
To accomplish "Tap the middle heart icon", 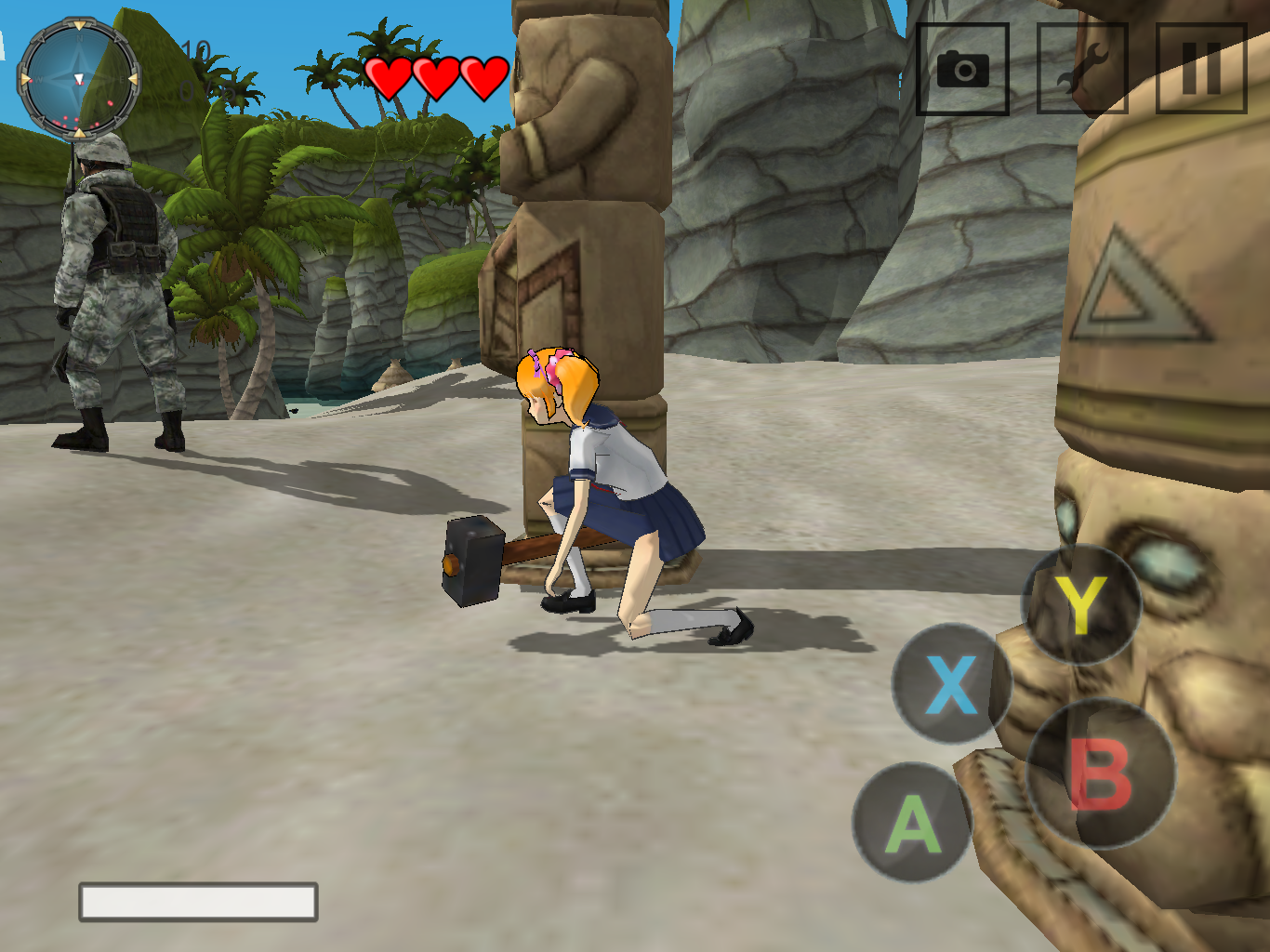I will (434, 76).
